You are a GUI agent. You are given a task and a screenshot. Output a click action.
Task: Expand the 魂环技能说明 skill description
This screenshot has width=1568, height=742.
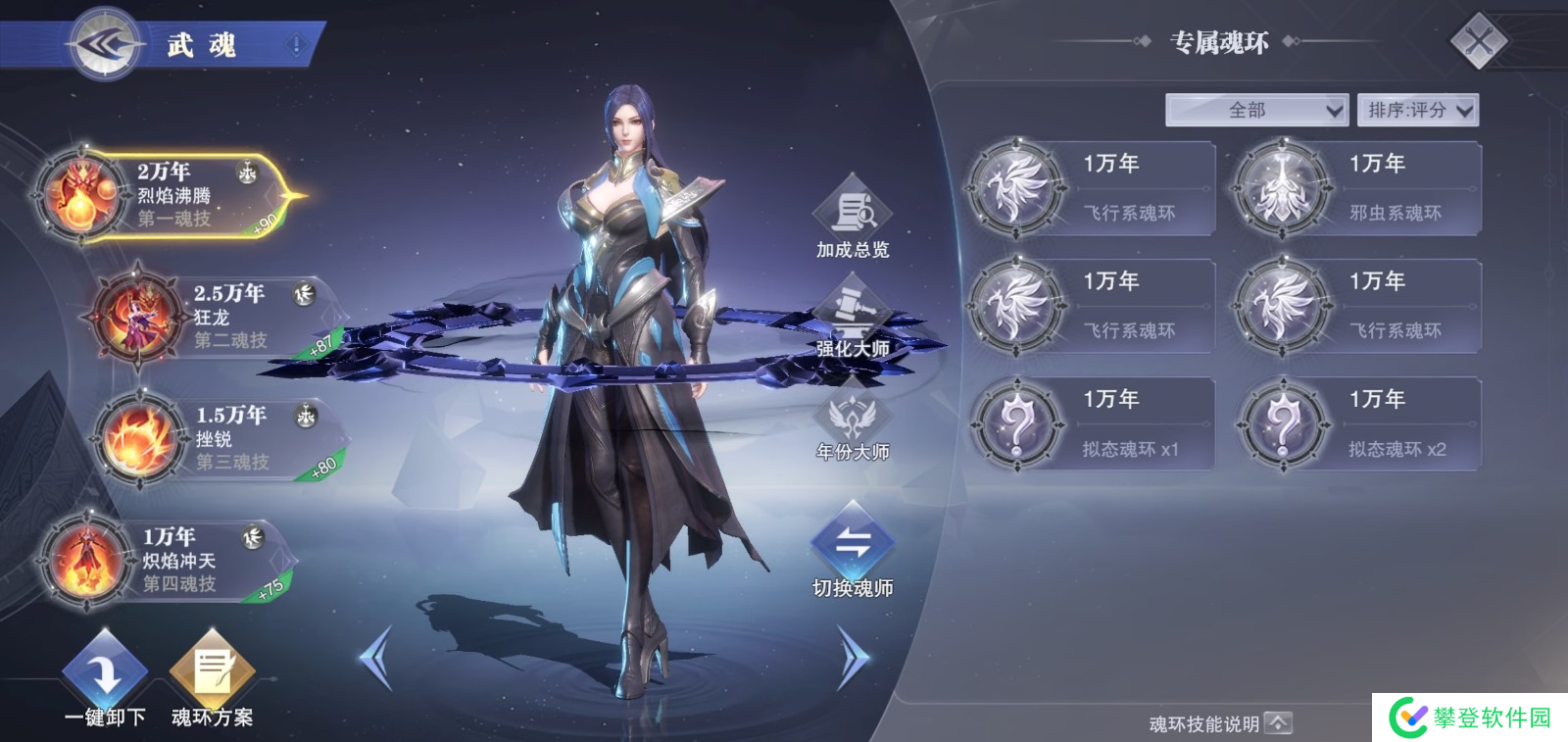1221,724
